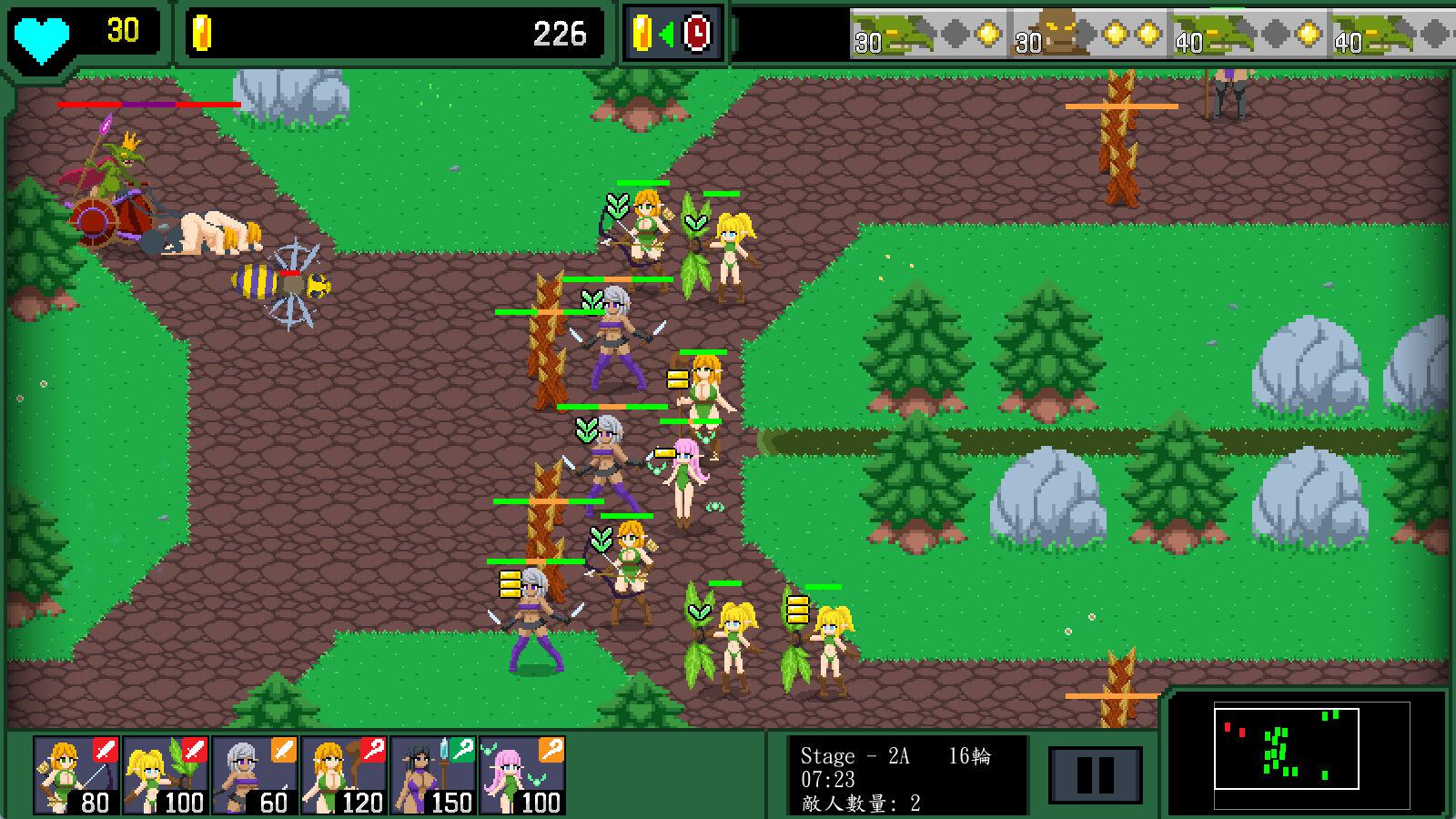This screenshot has height=819, width=1456.
Task: Activate the coin-for-time early wave button
Action: 672,35
